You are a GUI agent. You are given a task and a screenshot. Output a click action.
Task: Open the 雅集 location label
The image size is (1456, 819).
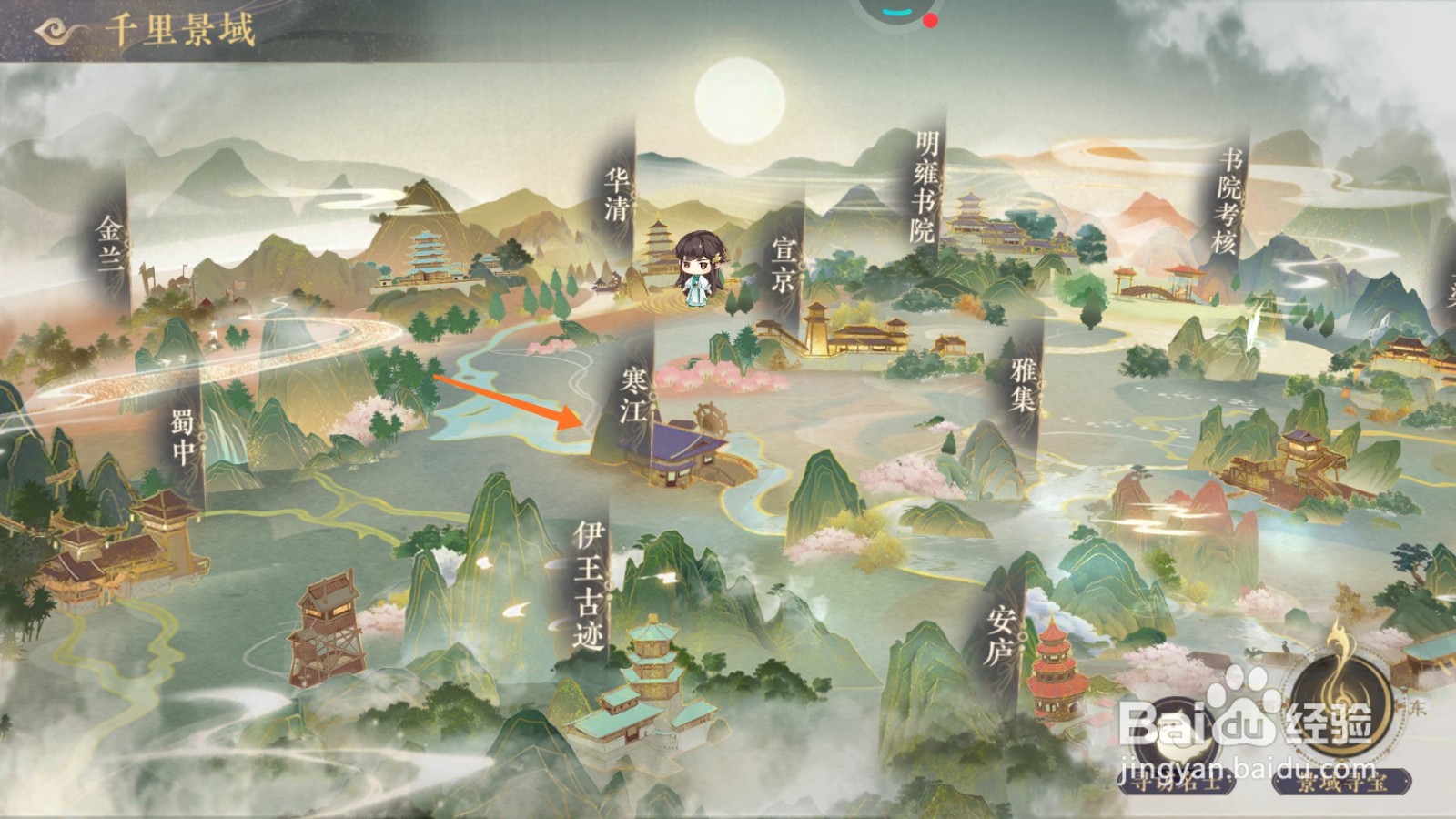[1024, 383]
